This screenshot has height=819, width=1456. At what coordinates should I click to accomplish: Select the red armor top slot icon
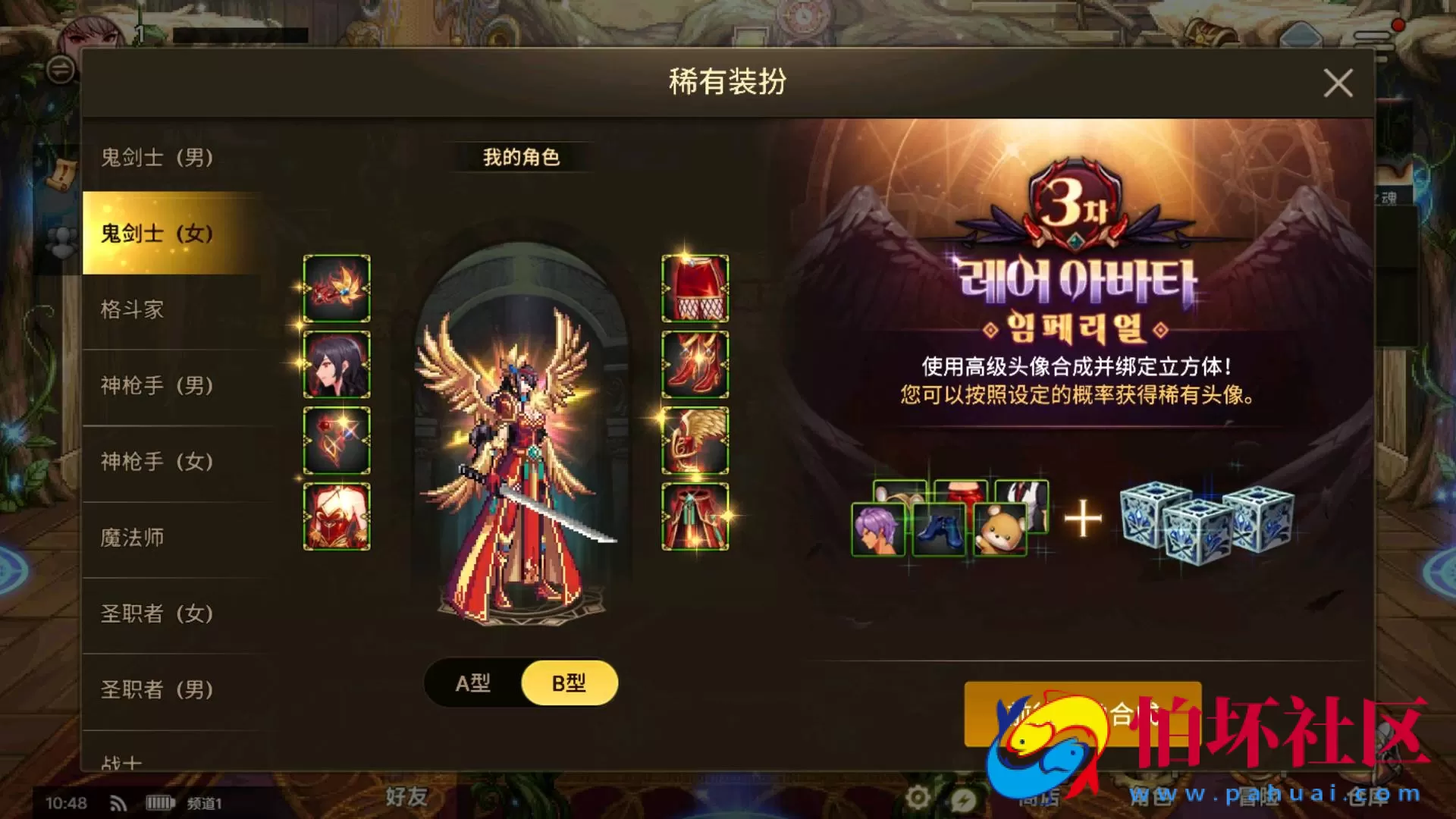coord(336,516)
